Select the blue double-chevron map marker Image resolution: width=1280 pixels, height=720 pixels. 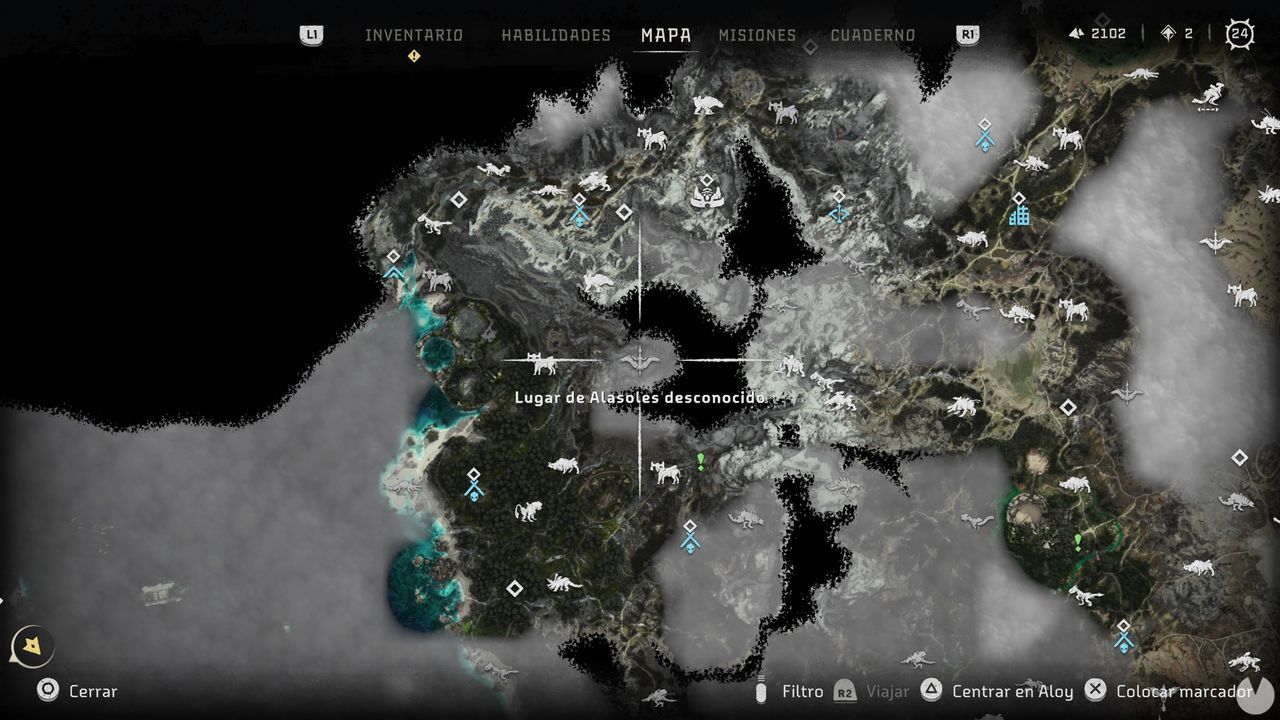[393, 272]
